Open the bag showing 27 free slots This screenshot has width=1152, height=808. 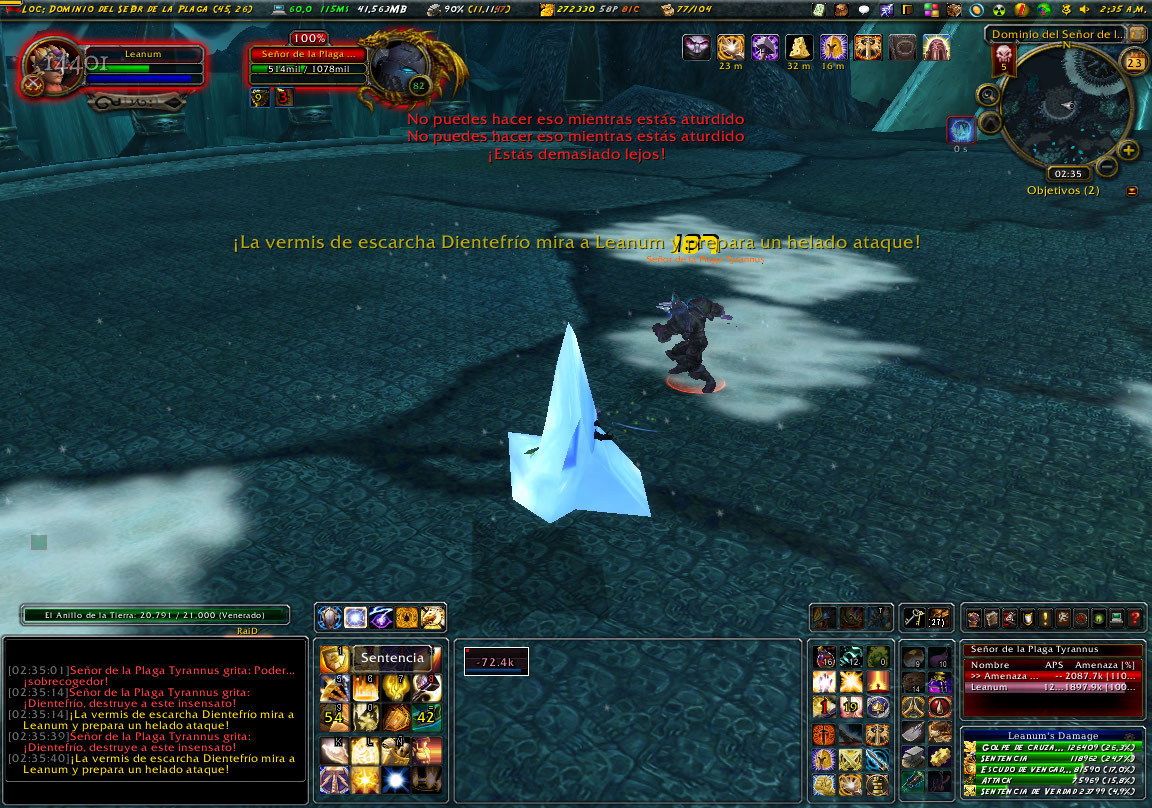point(938,618)
